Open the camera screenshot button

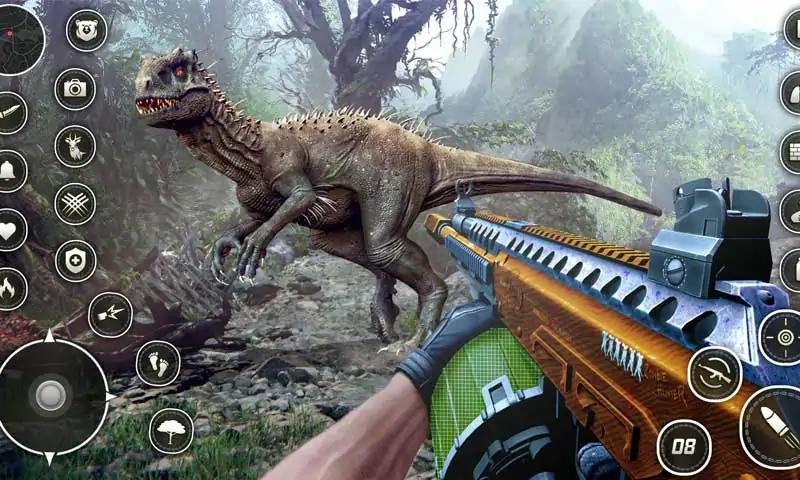(75, 89)
